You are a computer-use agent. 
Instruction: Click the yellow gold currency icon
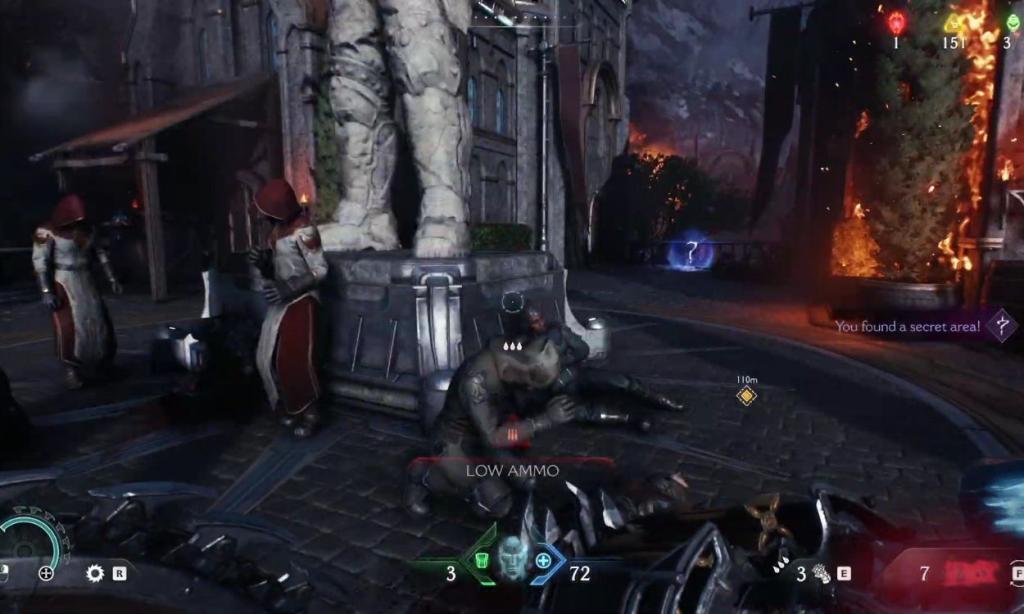pos(954,22)
